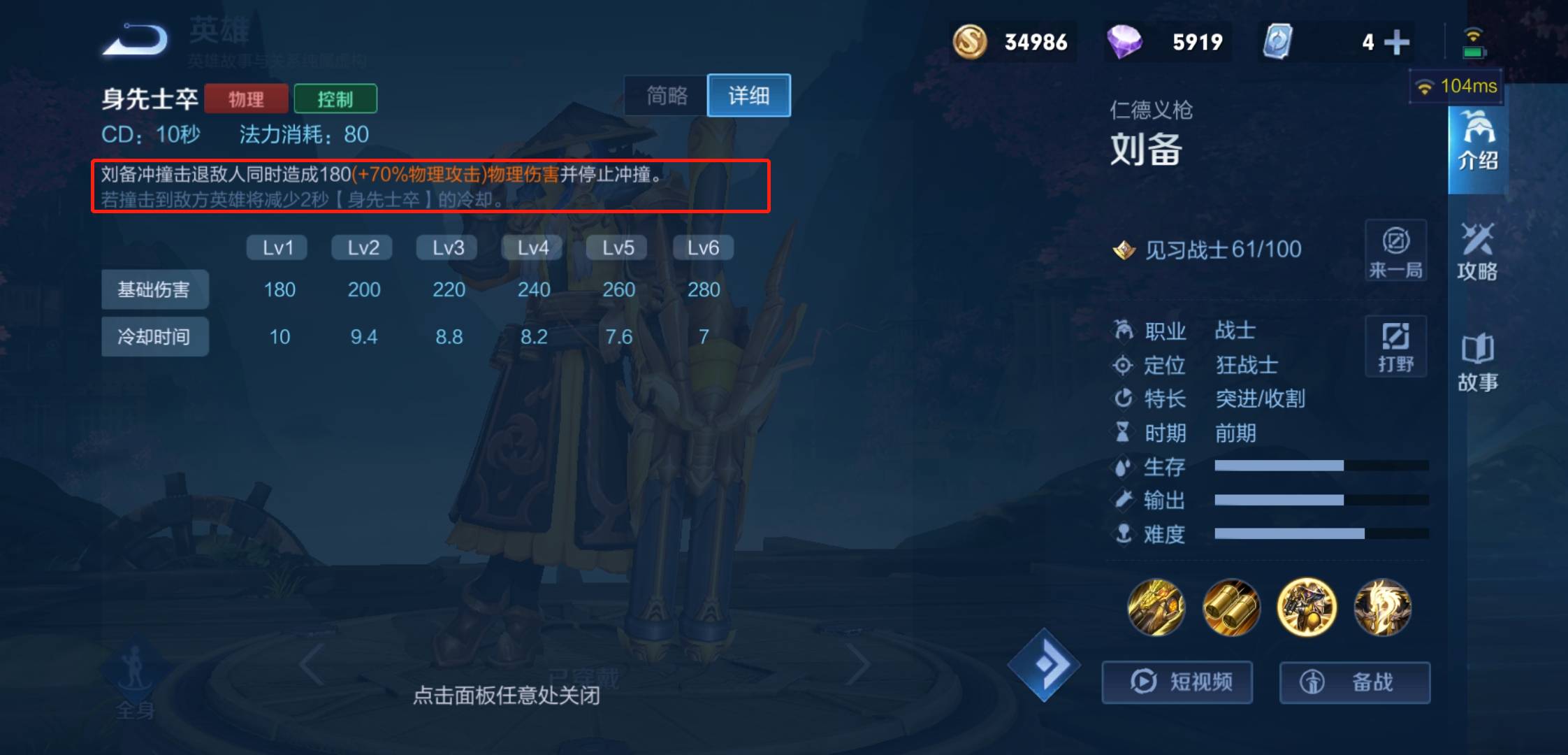This screenshot has width=1568, height=755.
Task: Switch to the 简略 summary tab
Action: pyautogui.click(x=665, y=96)
